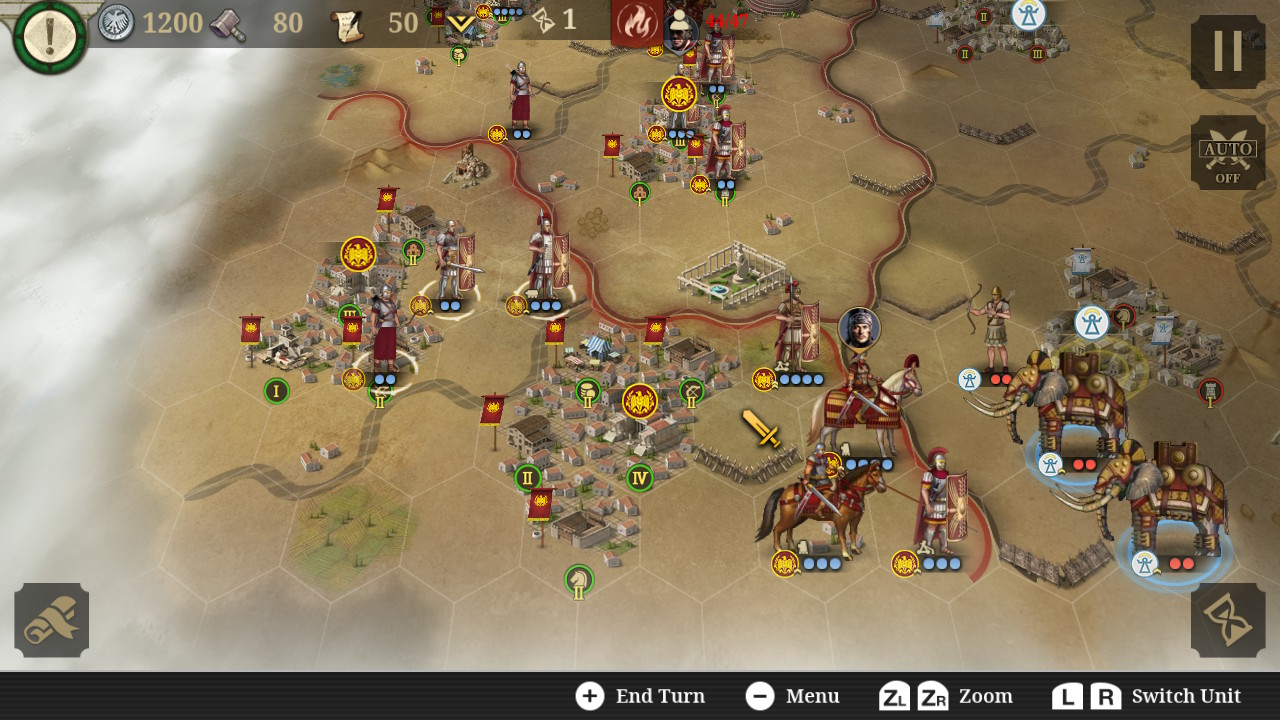This screenshot has height=720, width=1280.
Task: Toggle AUTO battle from OFF to on
Action: coord(1228,152)
